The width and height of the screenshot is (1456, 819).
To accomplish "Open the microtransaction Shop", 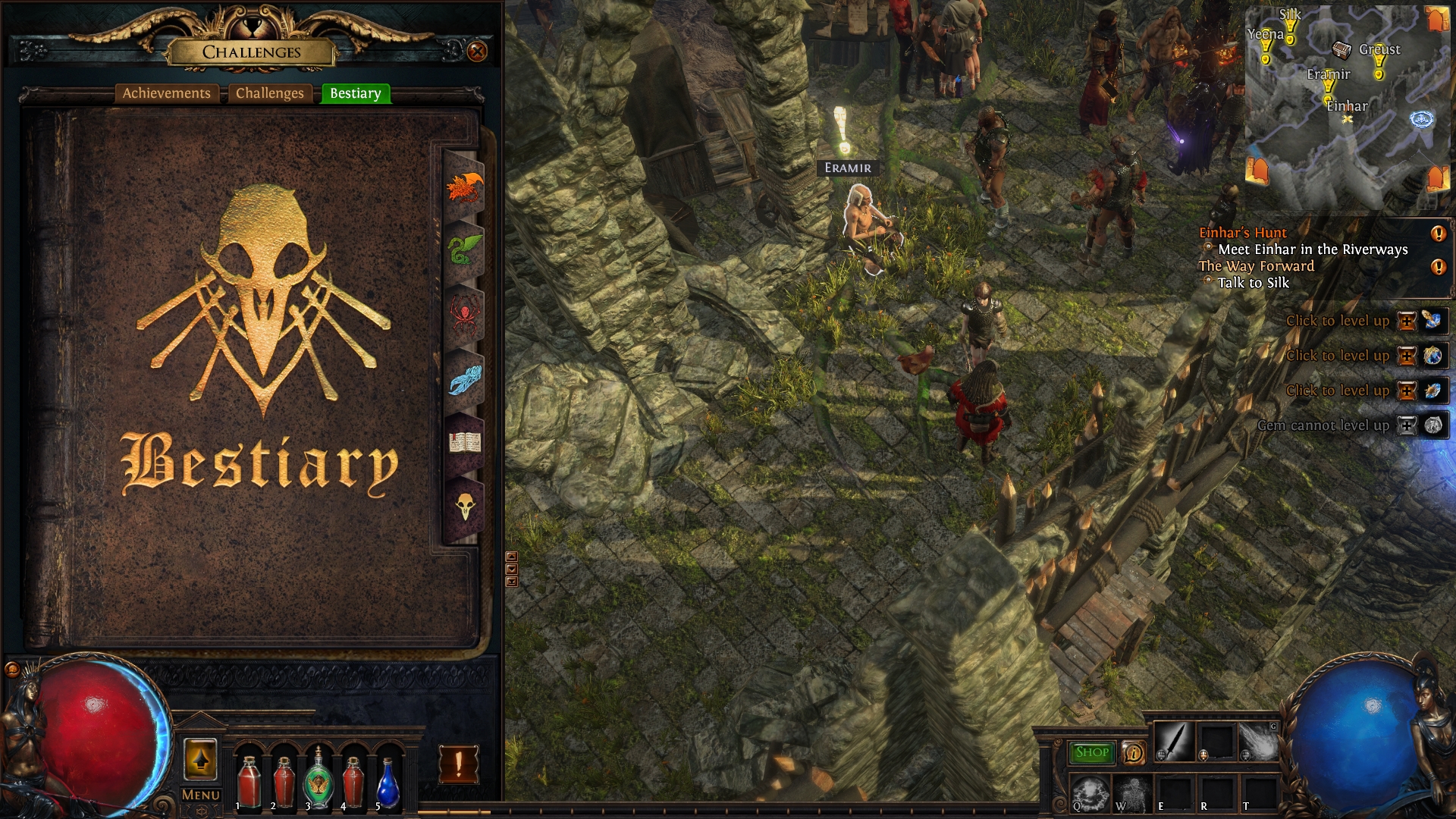I will 1091,752.
